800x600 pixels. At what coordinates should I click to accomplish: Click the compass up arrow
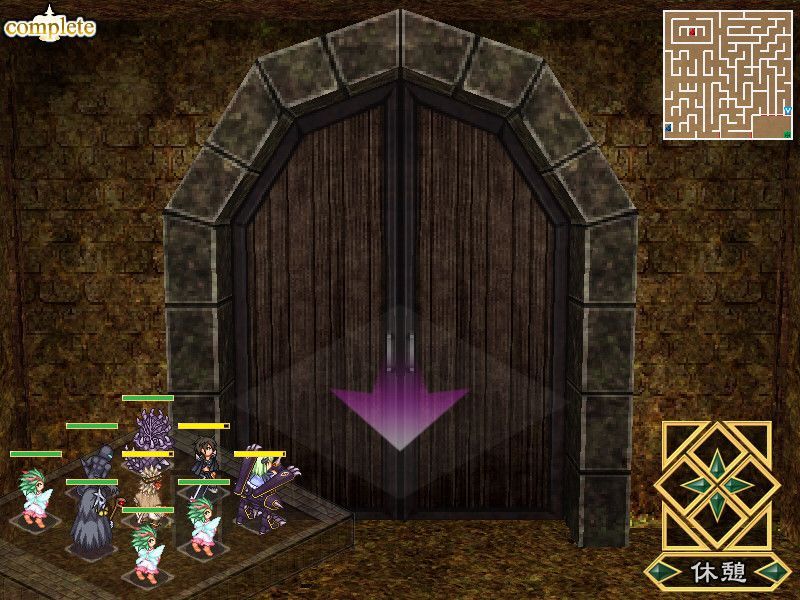[x=718, y=464]
